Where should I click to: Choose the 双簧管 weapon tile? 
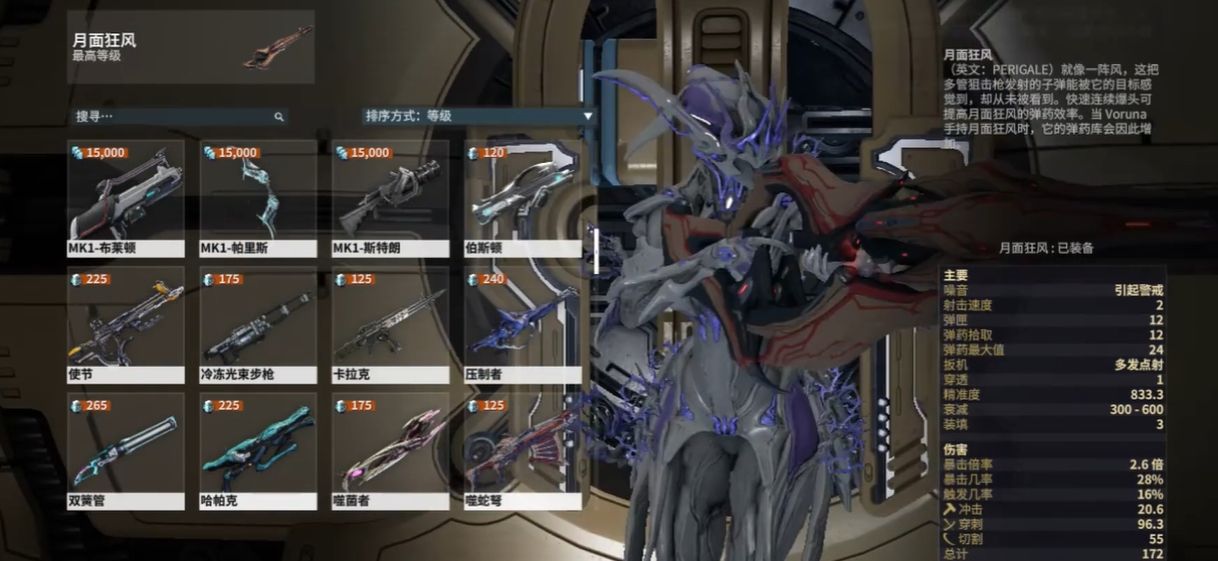click(x=126, y=450)
